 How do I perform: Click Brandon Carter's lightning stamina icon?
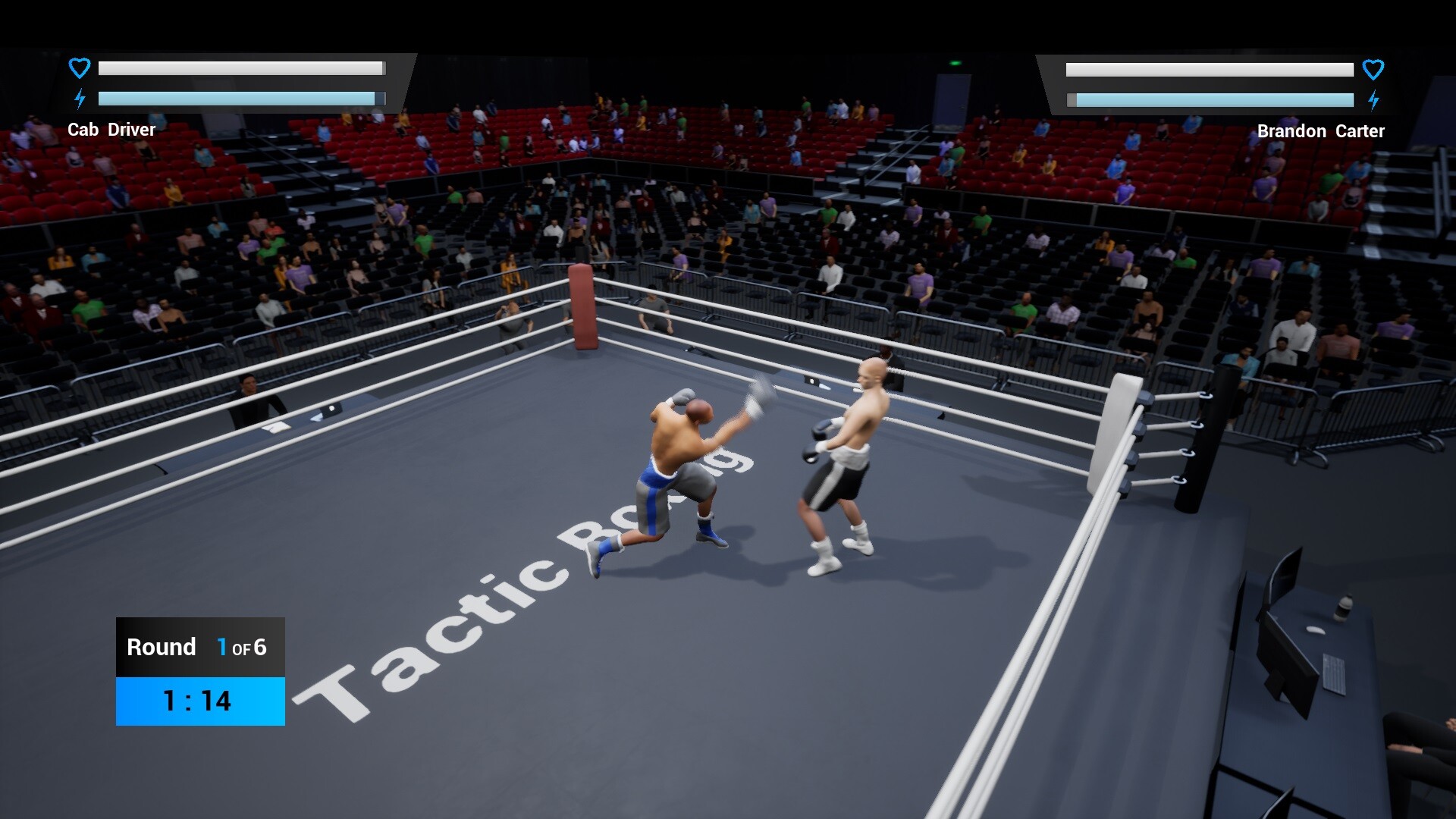pos(1374,99)
